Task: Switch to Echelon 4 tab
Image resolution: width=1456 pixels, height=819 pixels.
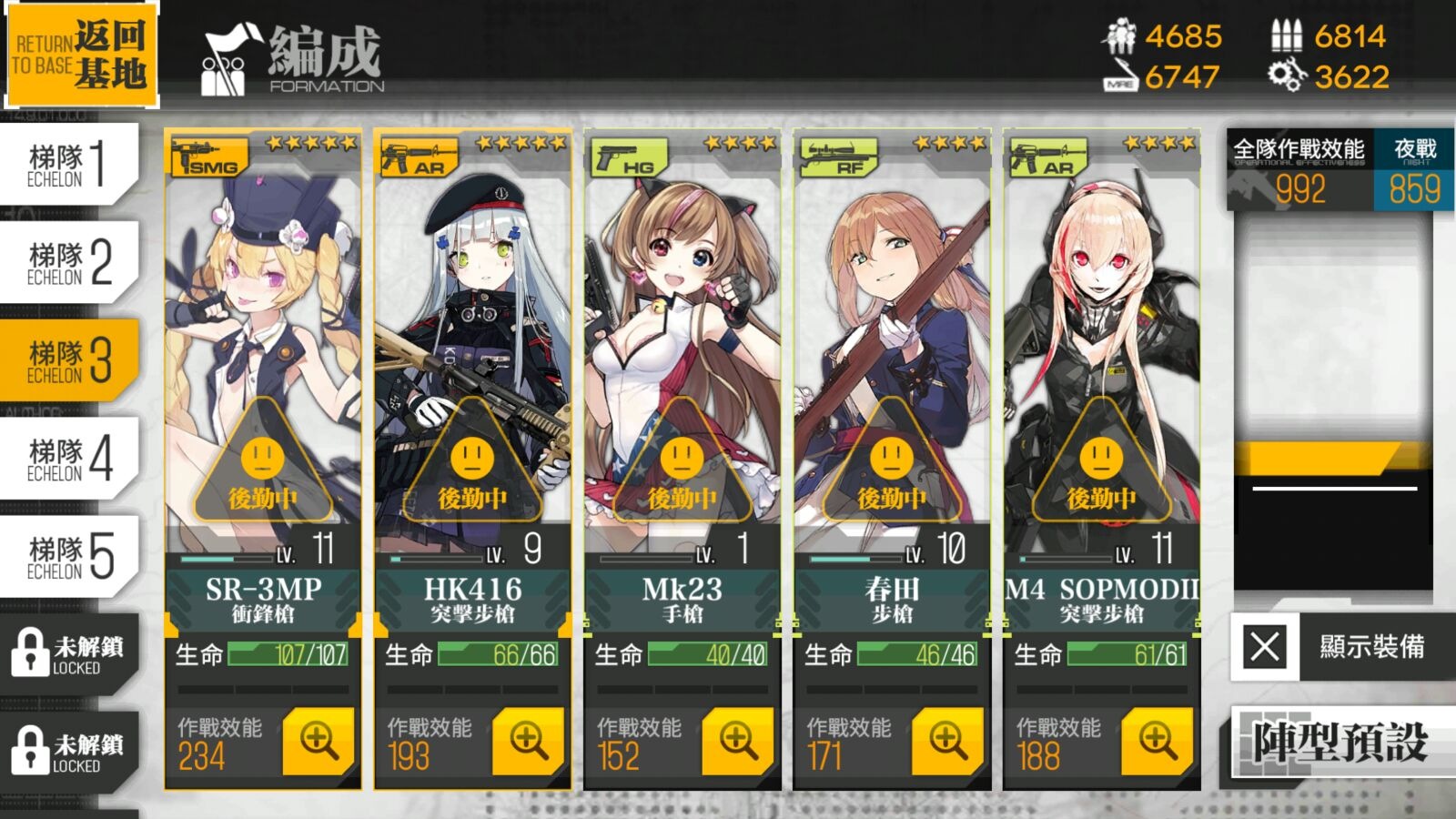Action: click(x=69, y=460)
